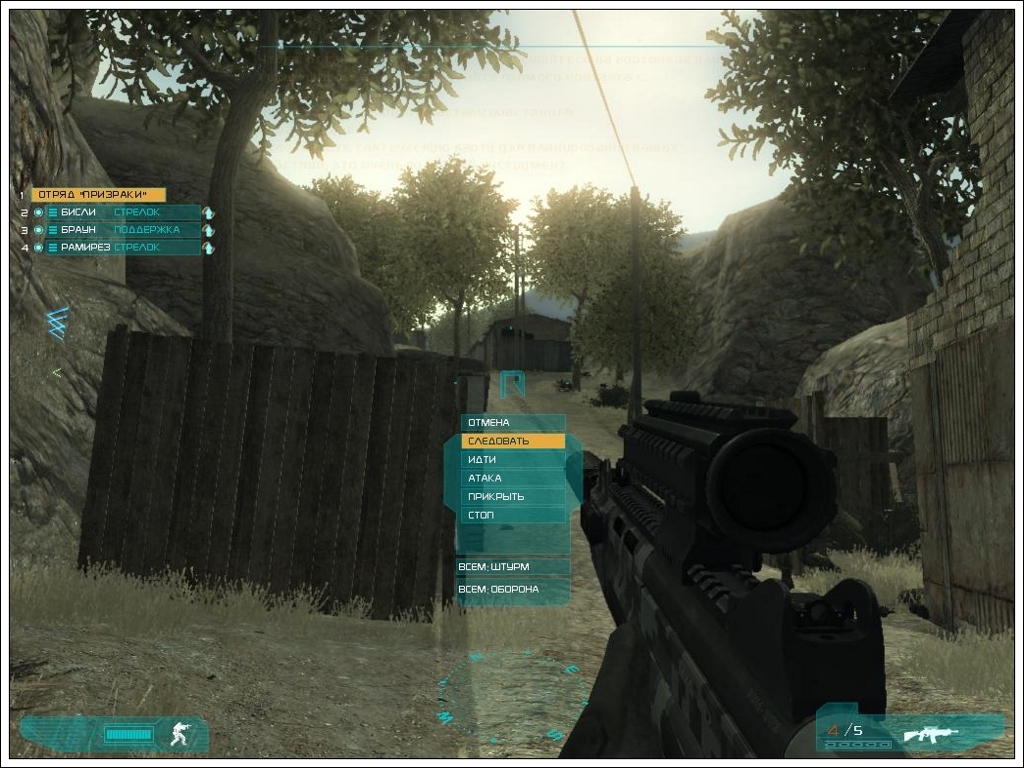Select the СЛЕДОВАТЬ order
Image resolution: width=1024 pixels, height=768 pixels.
coord(512,441)
